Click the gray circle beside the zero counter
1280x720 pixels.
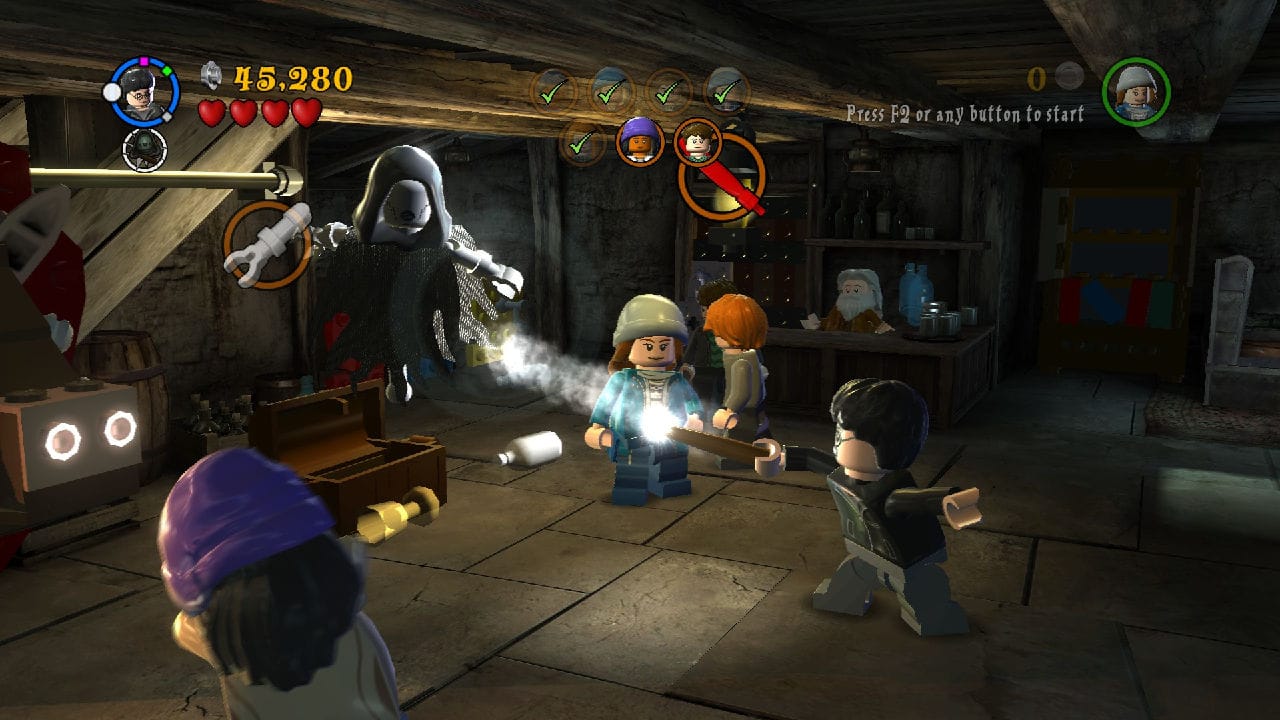click(1068, 75)
